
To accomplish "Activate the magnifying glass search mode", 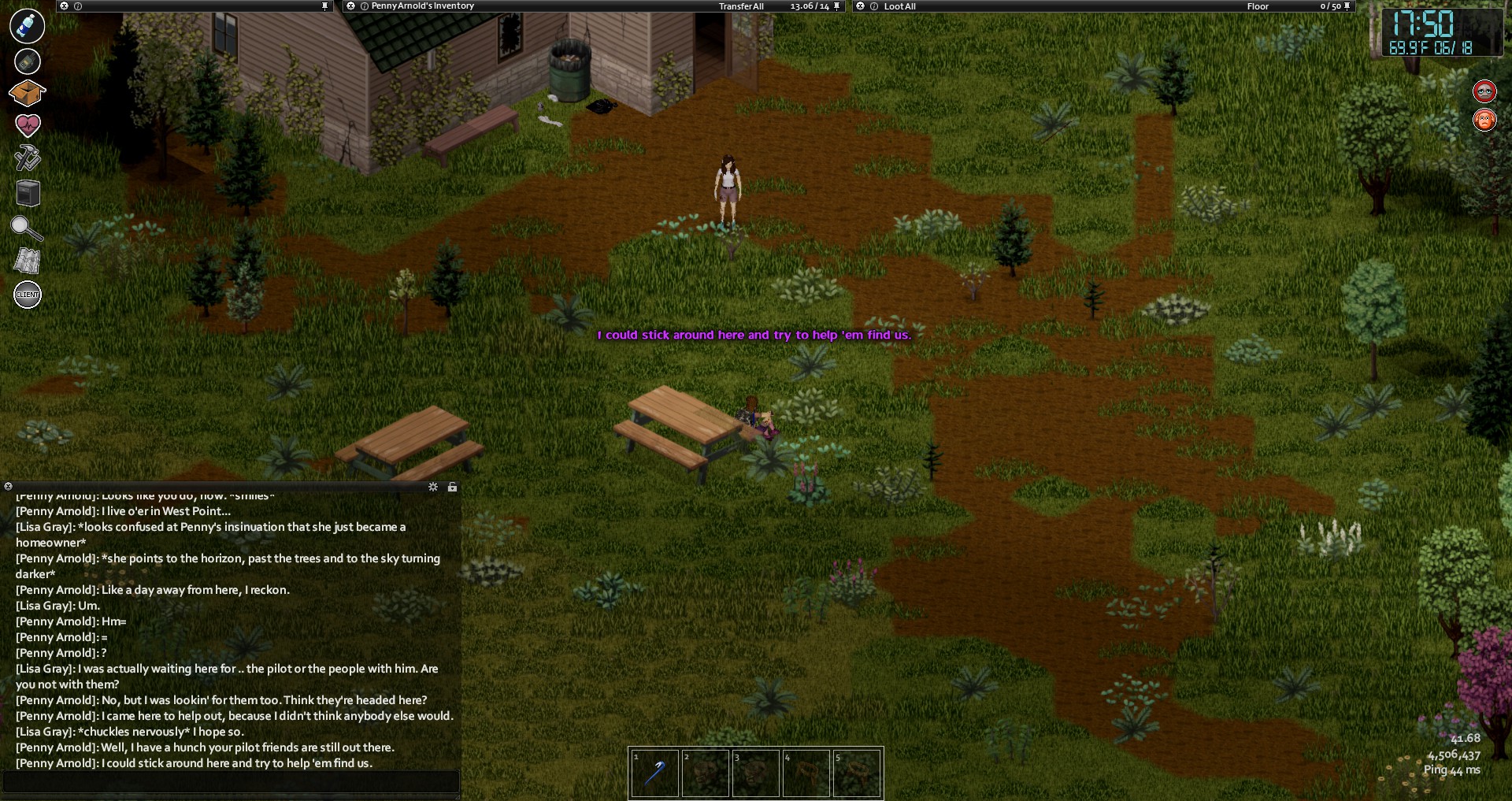I will pyautogui.click(x=27, y=228).
